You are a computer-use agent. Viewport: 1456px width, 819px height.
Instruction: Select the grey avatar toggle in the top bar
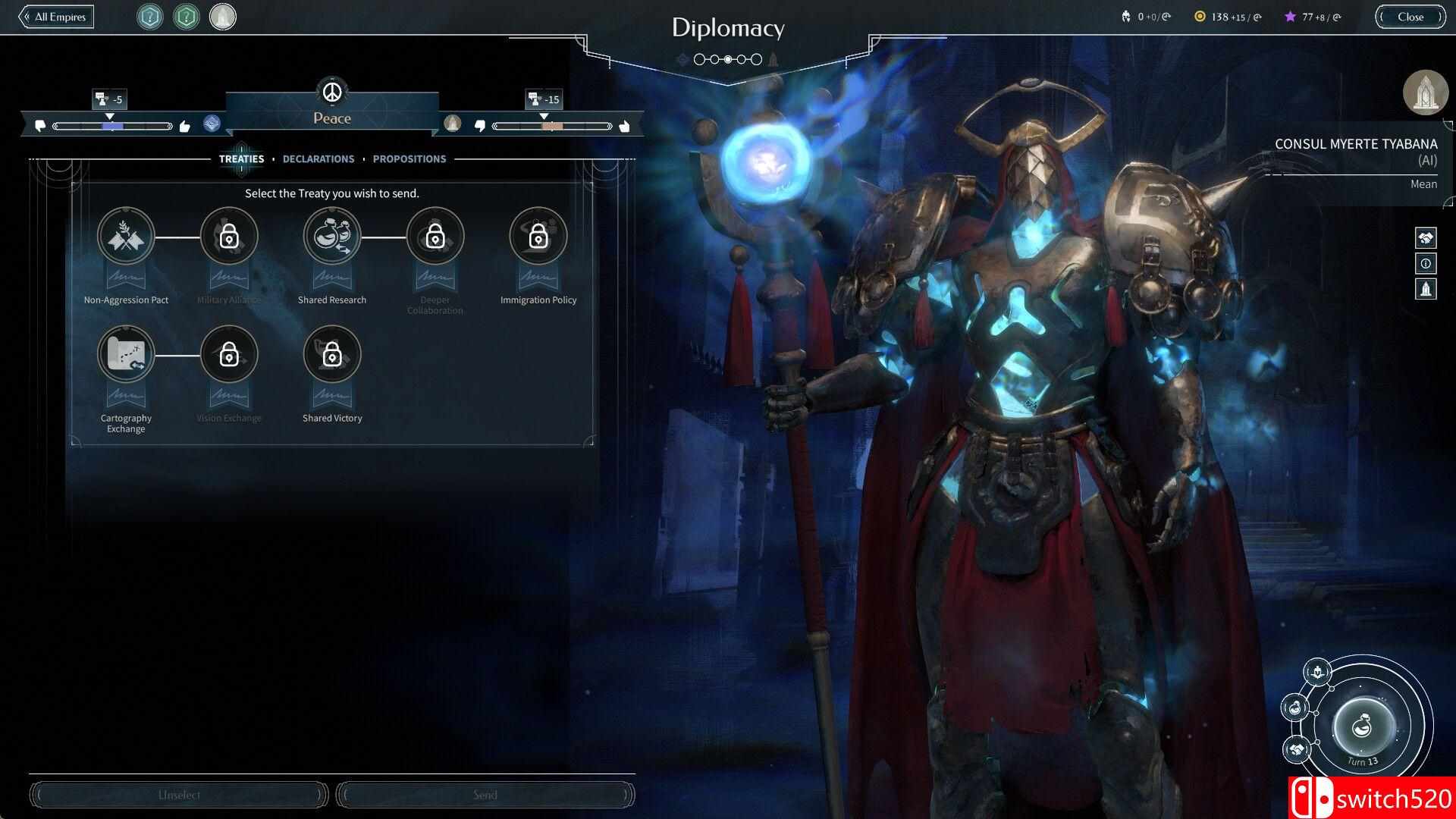[222, 17]
